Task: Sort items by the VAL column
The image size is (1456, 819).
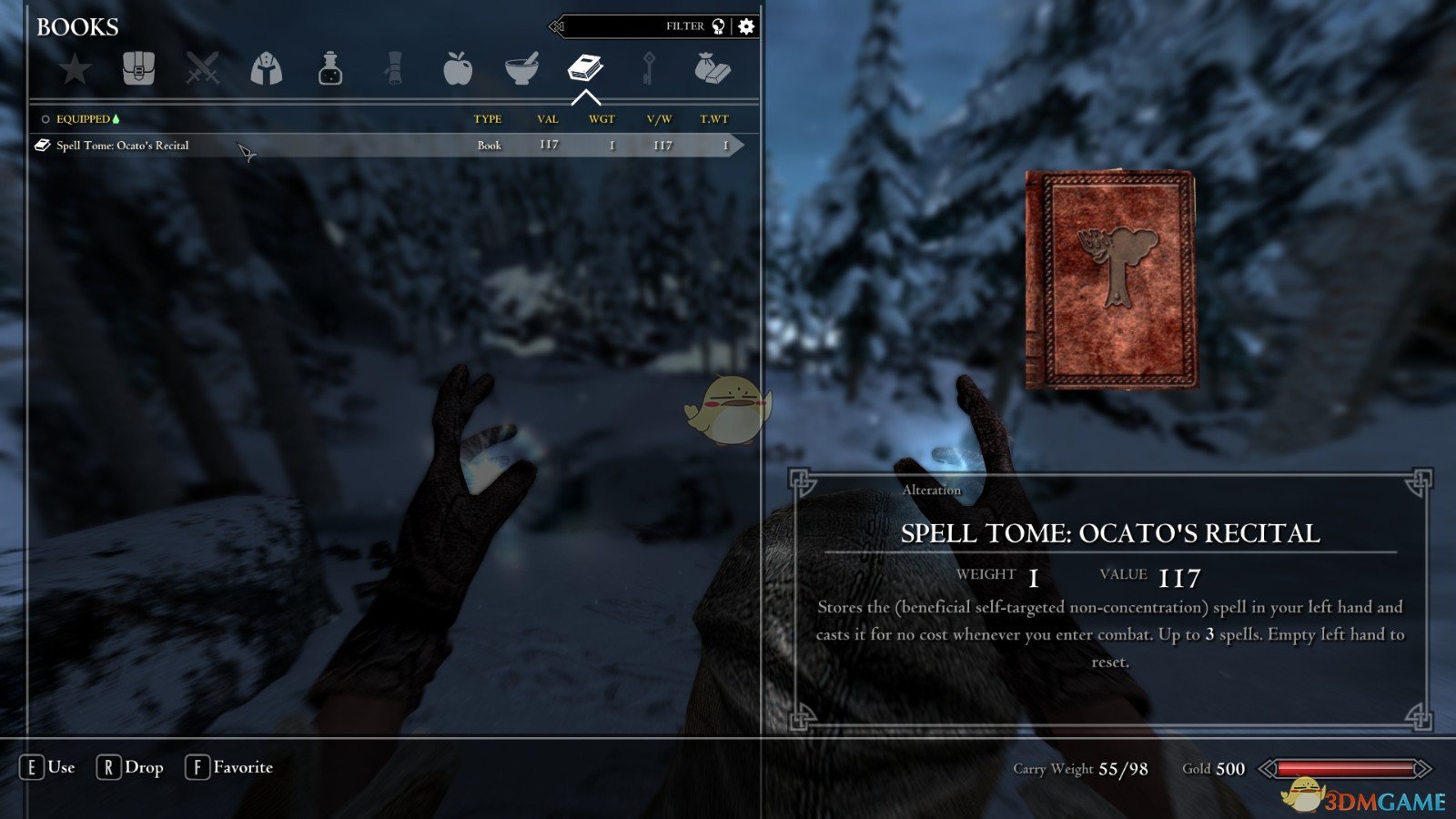Action: pyautogui.click(x=548, y=118)
